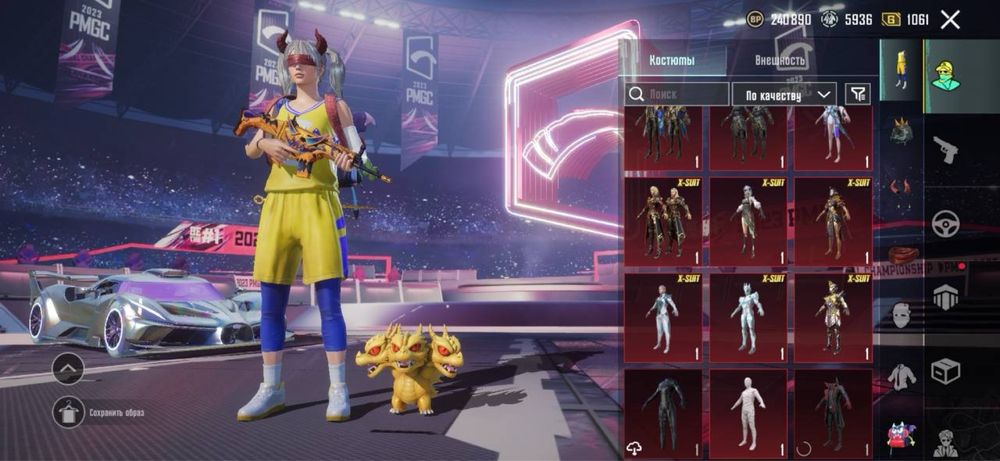Save the look with Сохранить образ
The height and width of the screenshot is (461, 1000).
pos(69,411)
